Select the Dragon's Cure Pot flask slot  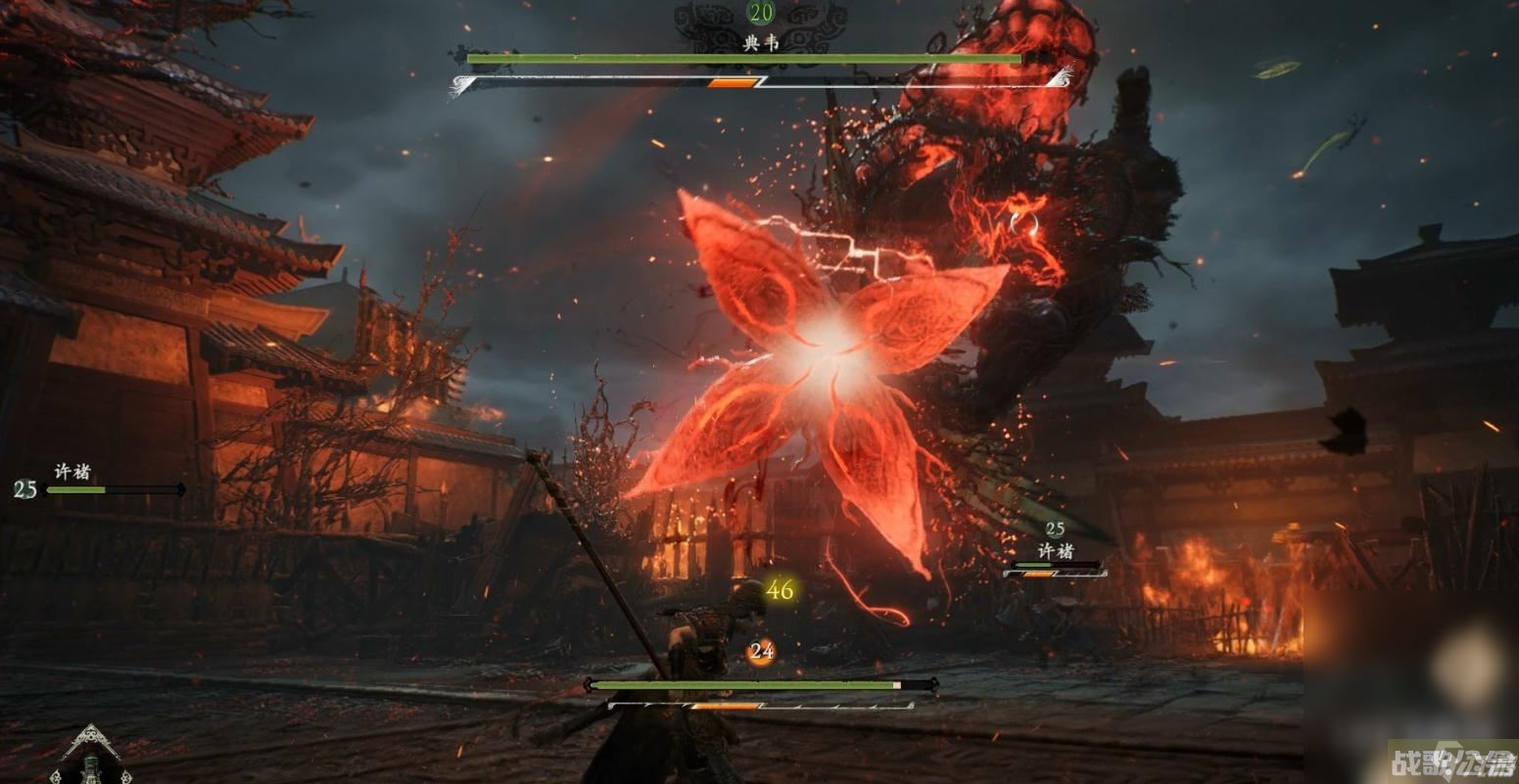point(91,761)
